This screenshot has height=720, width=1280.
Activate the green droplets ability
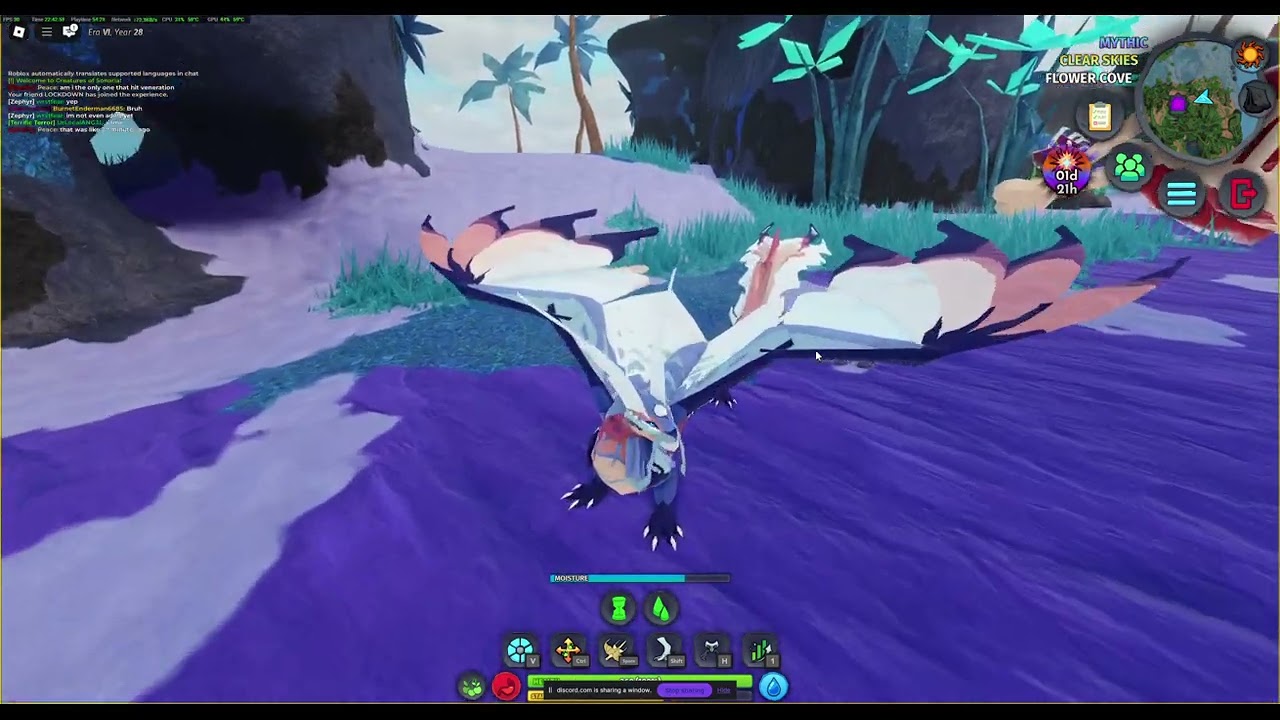[x=660, y=608]
